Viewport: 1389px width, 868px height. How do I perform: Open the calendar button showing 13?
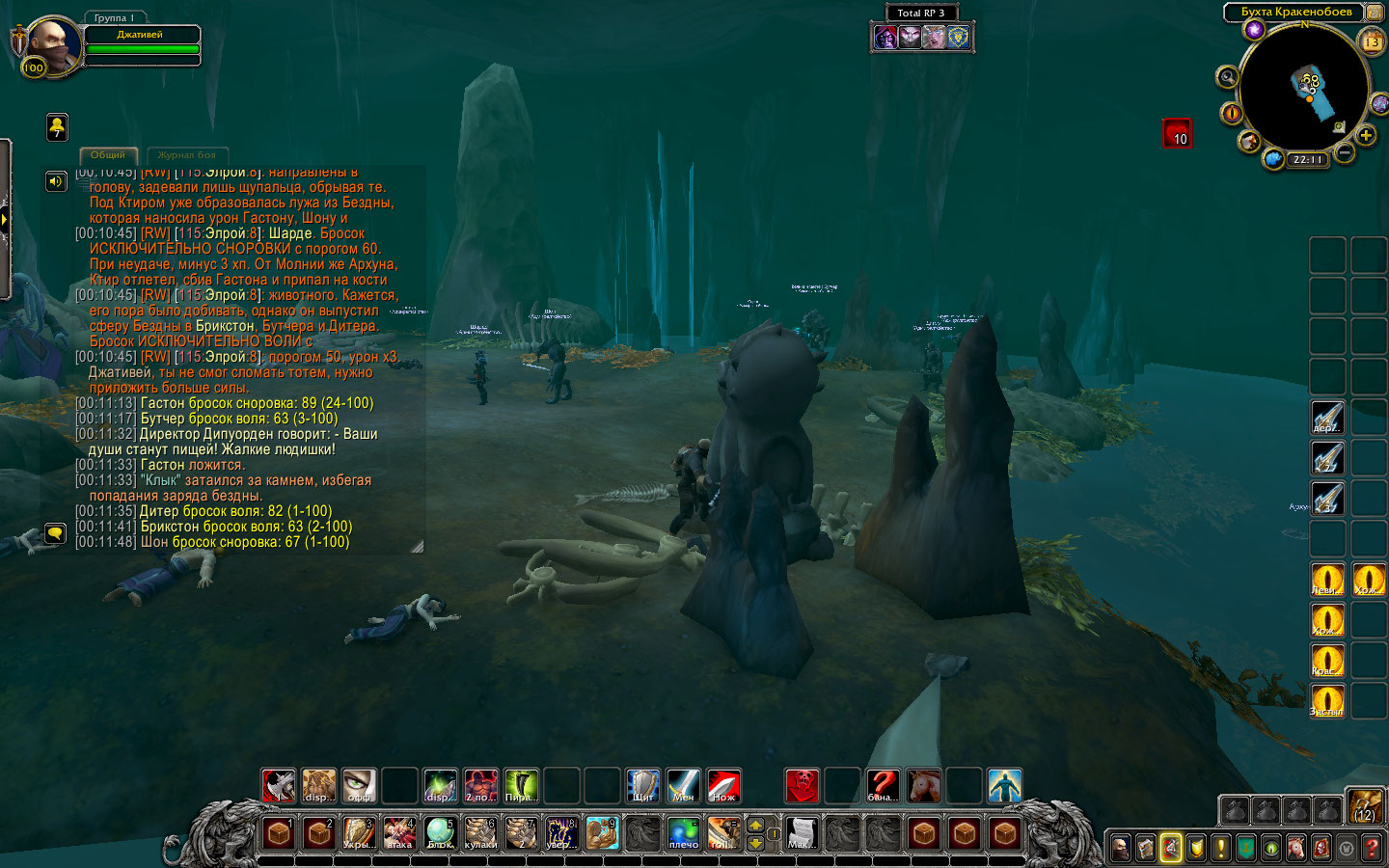pos(1371,41)
